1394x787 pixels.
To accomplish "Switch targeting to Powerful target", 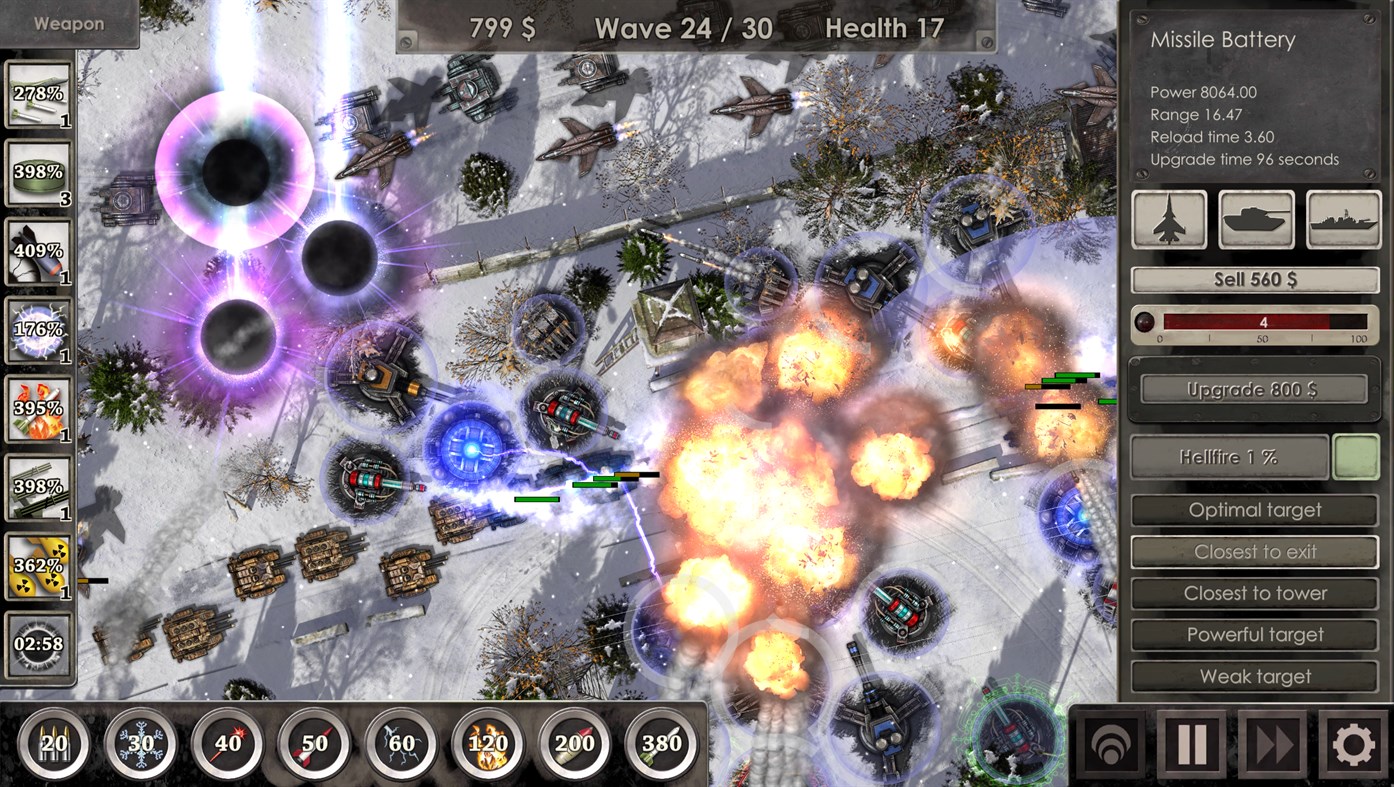I will click(1255, 634).
